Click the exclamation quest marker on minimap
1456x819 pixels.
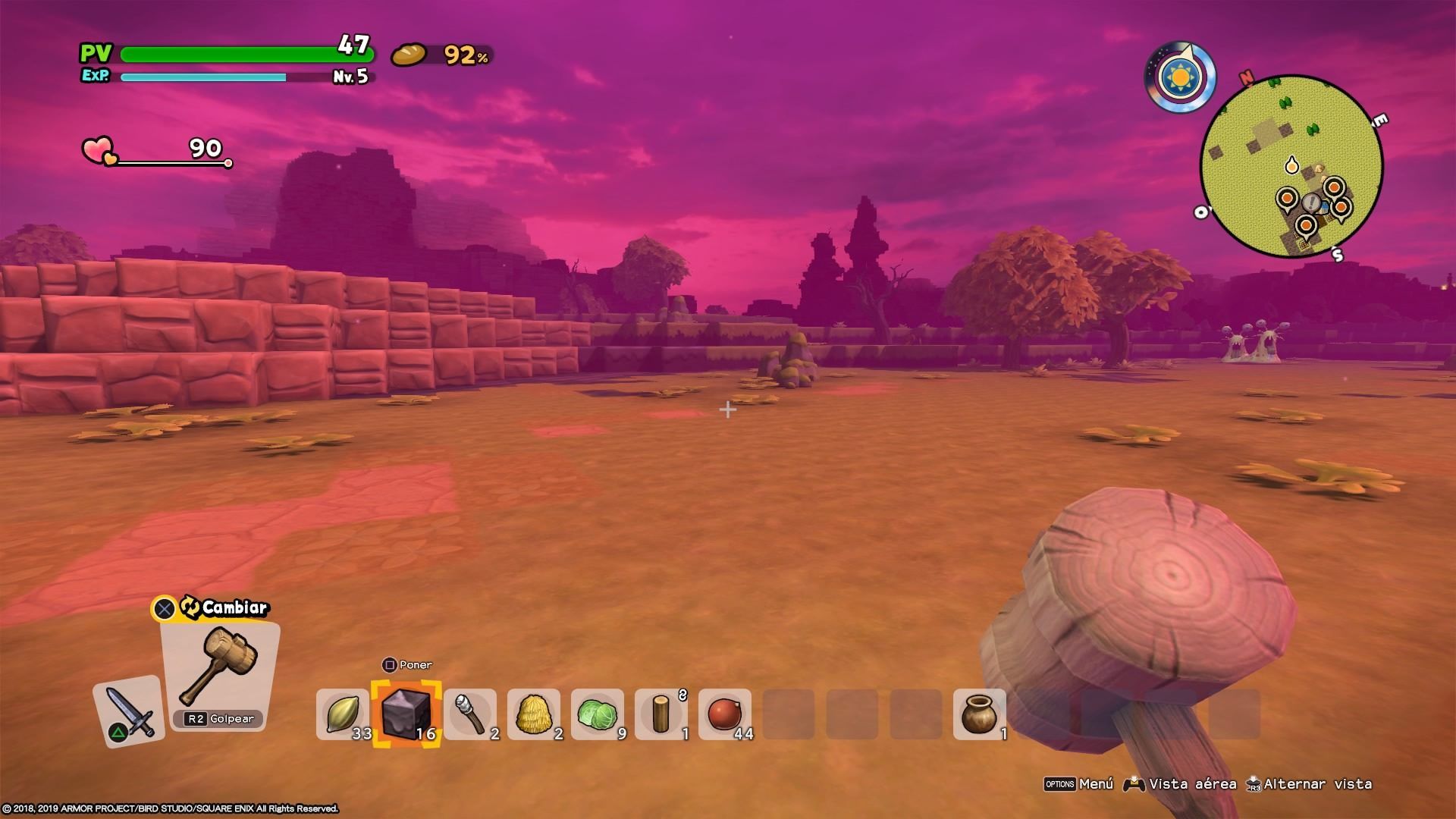tap(1311, 202)
